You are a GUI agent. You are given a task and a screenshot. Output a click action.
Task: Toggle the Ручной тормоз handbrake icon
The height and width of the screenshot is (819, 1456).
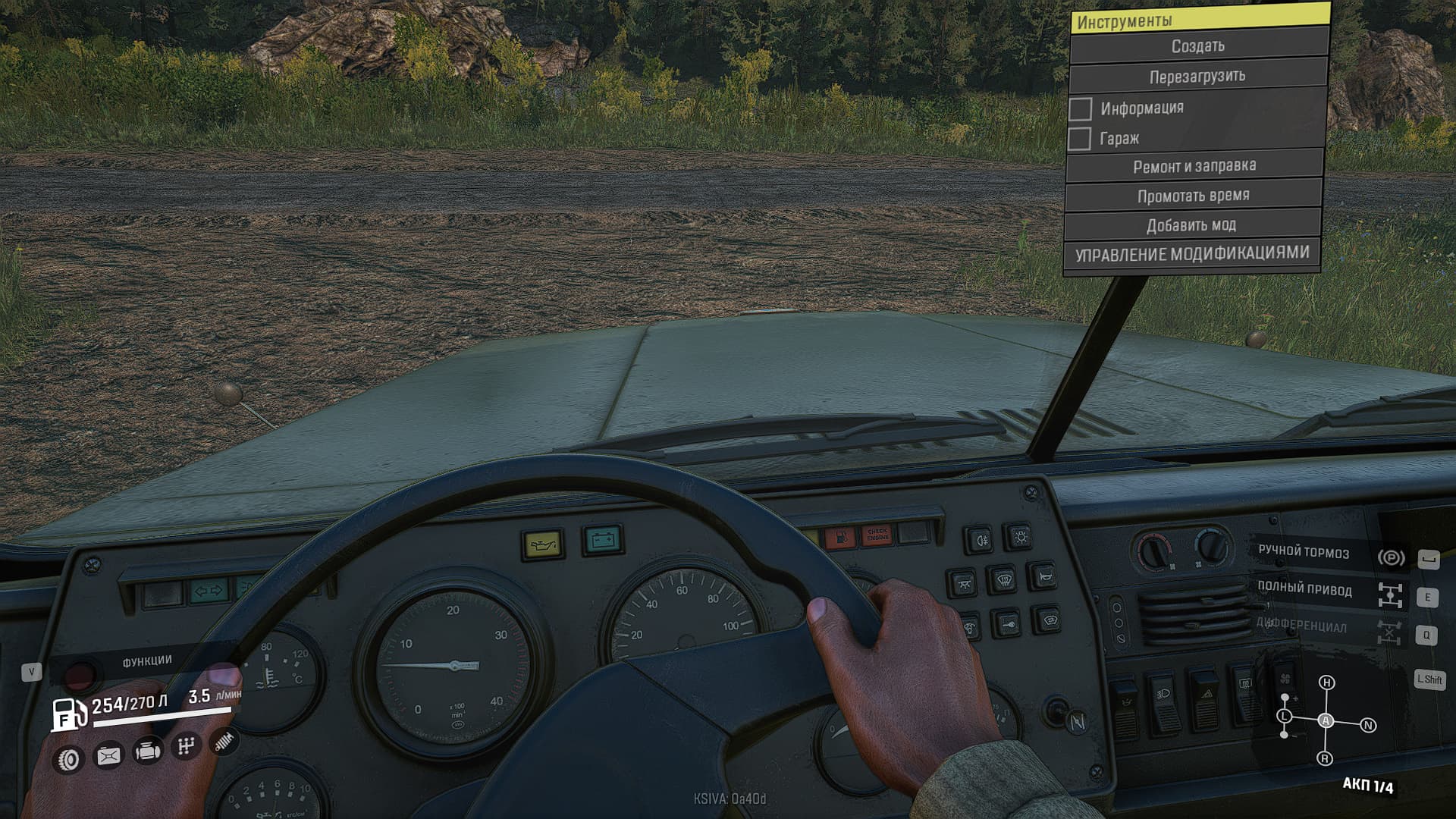point(1391,557)
